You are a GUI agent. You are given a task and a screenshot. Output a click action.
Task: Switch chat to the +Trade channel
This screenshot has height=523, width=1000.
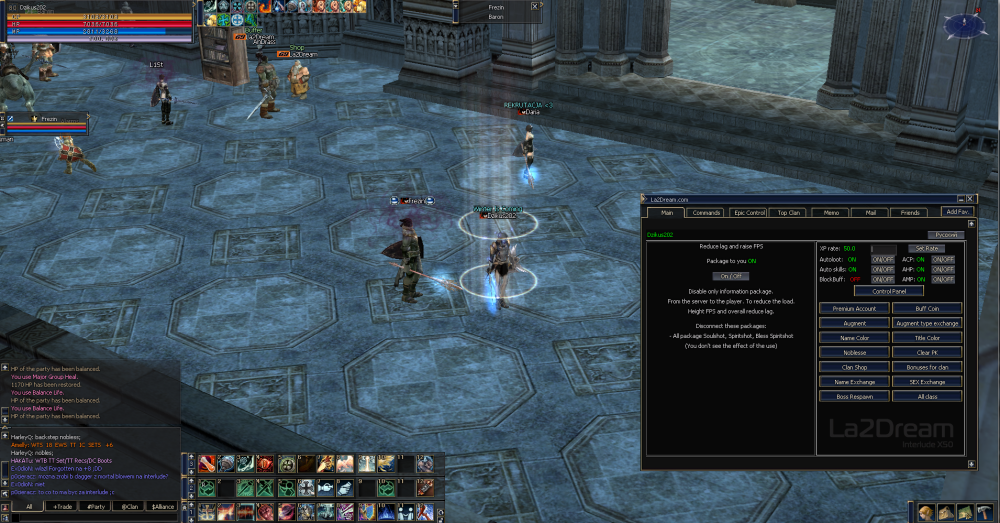[64, 507]
